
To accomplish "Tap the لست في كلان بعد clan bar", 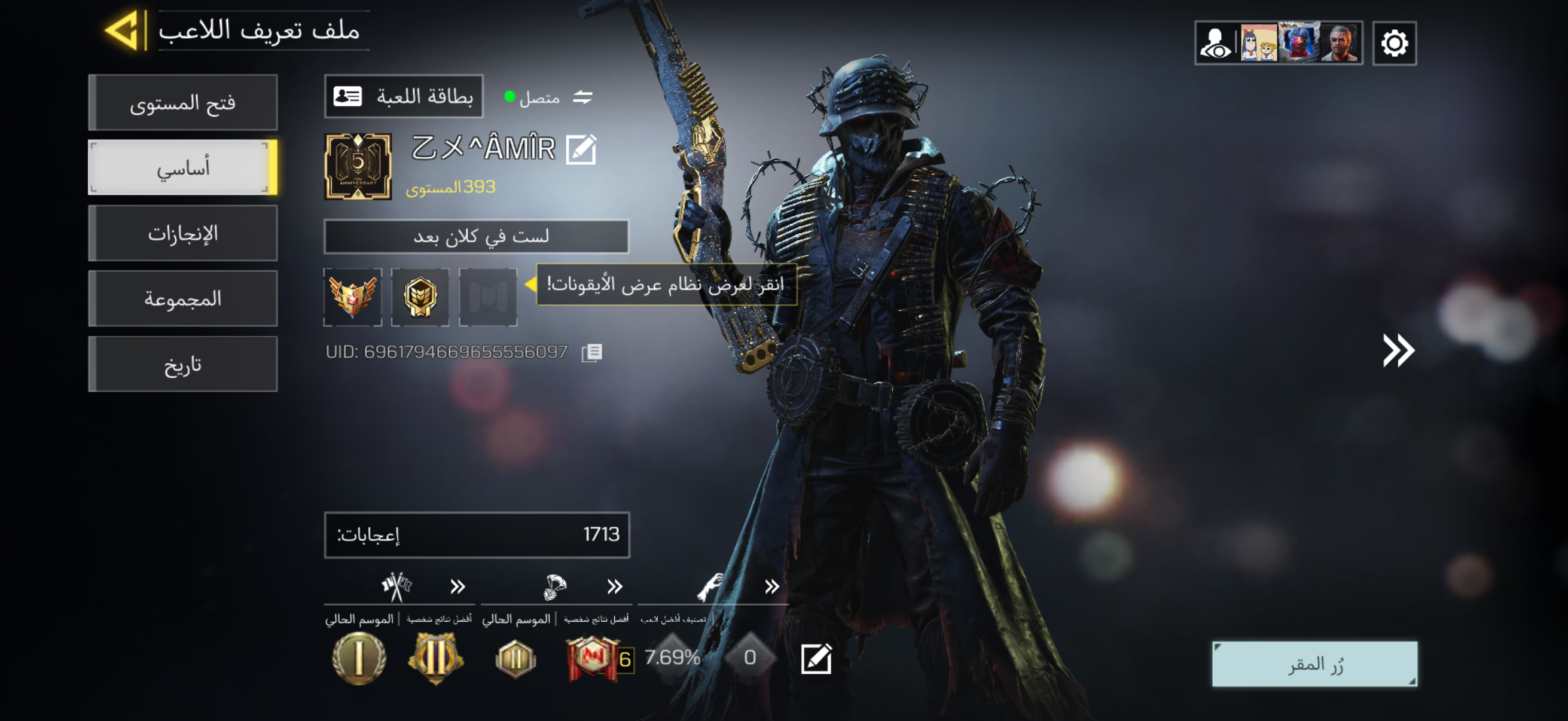I will coord(476,236).
